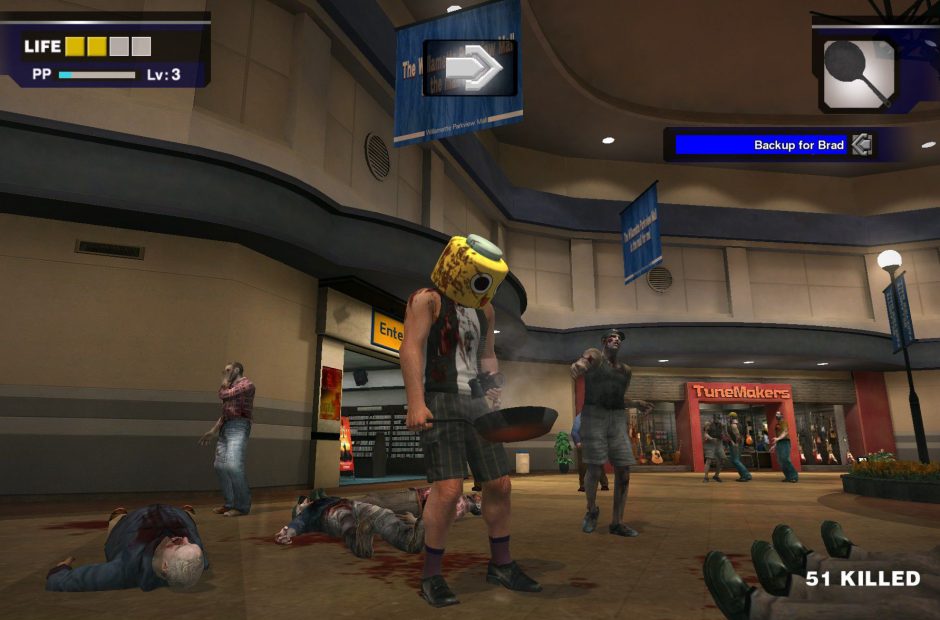This screenshot has width=940, height=620.
Task: Click the arrow icon beside Backup for Brad
Action: (x=862, y=145)
